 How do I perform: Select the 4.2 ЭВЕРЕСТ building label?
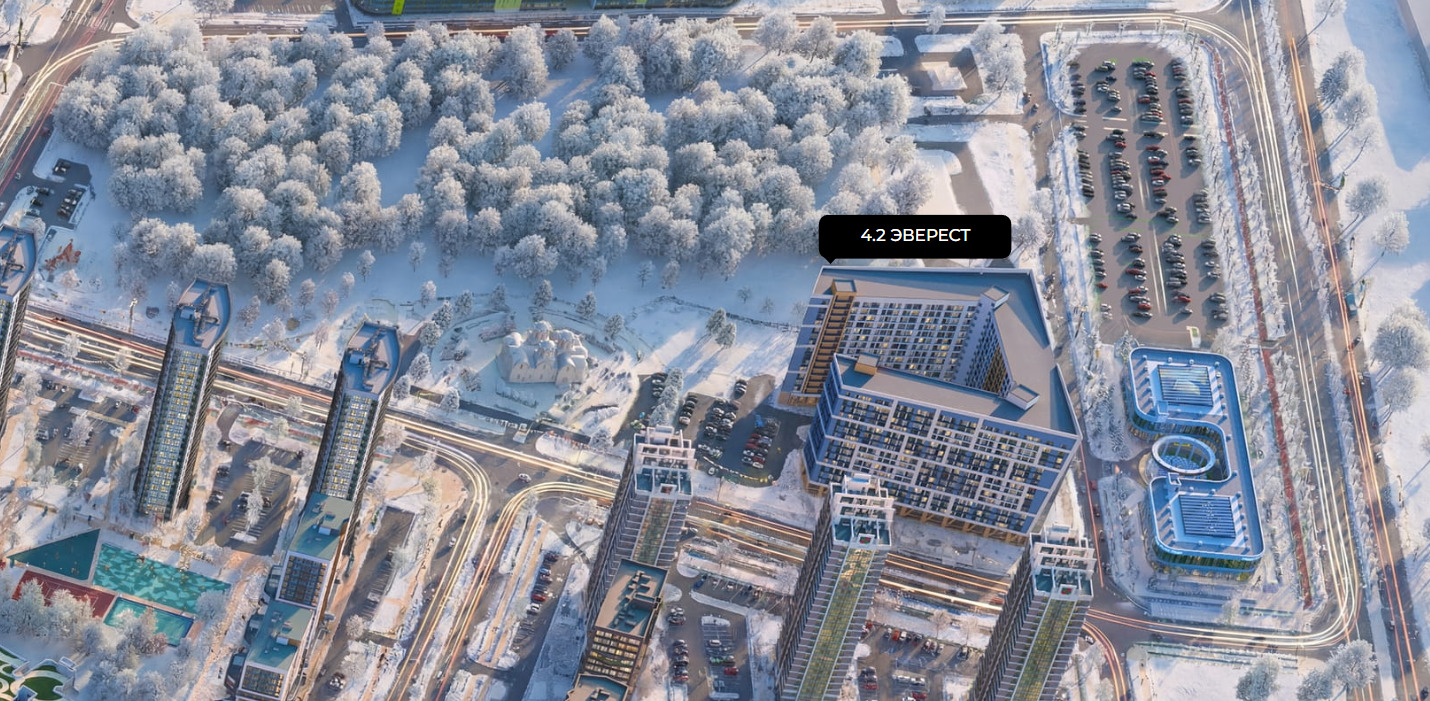tap(914, 236)
